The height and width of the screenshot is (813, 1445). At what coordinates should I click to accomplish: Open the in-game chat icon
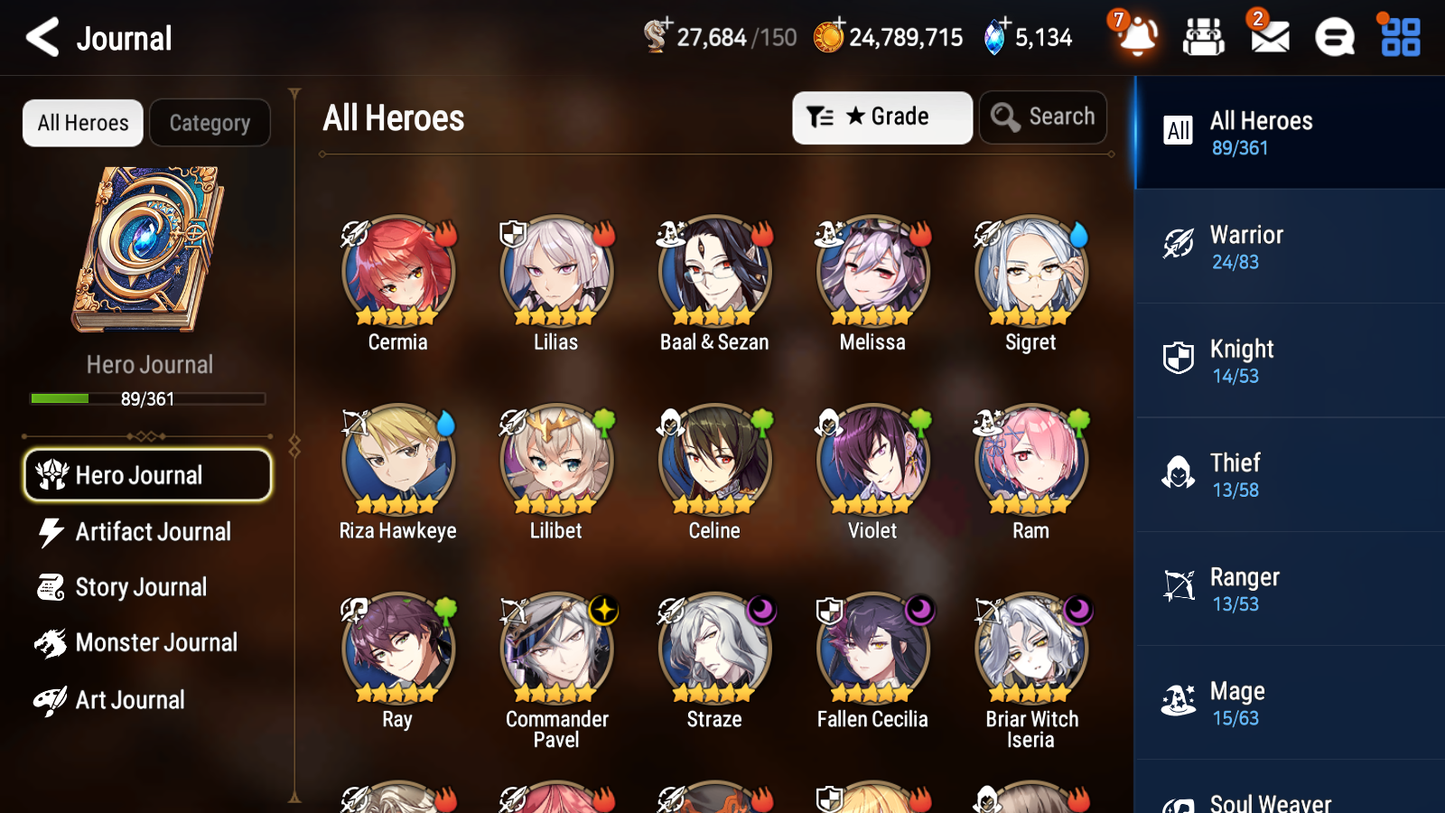(x=1333, y=36)
